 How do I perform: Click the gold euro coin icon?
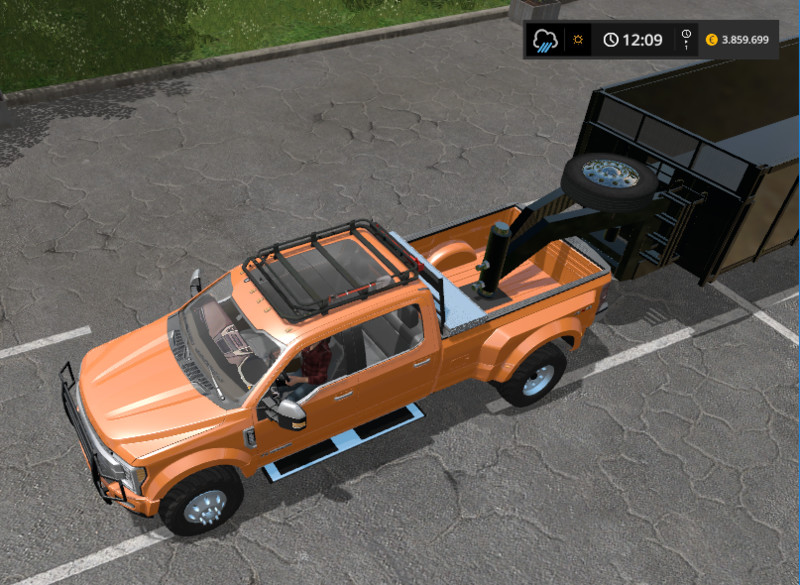point(712,41)
